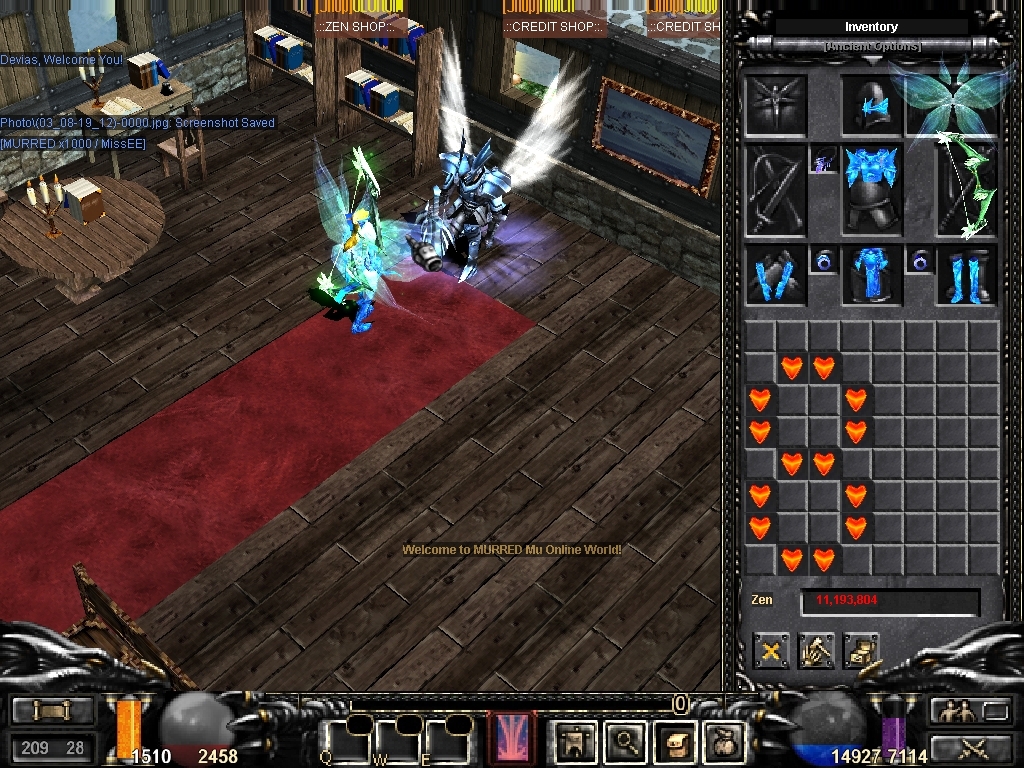Viewport: 1024px width, 768px height.
Task: Open the quest scroll button
Action: tap(675, 741)
